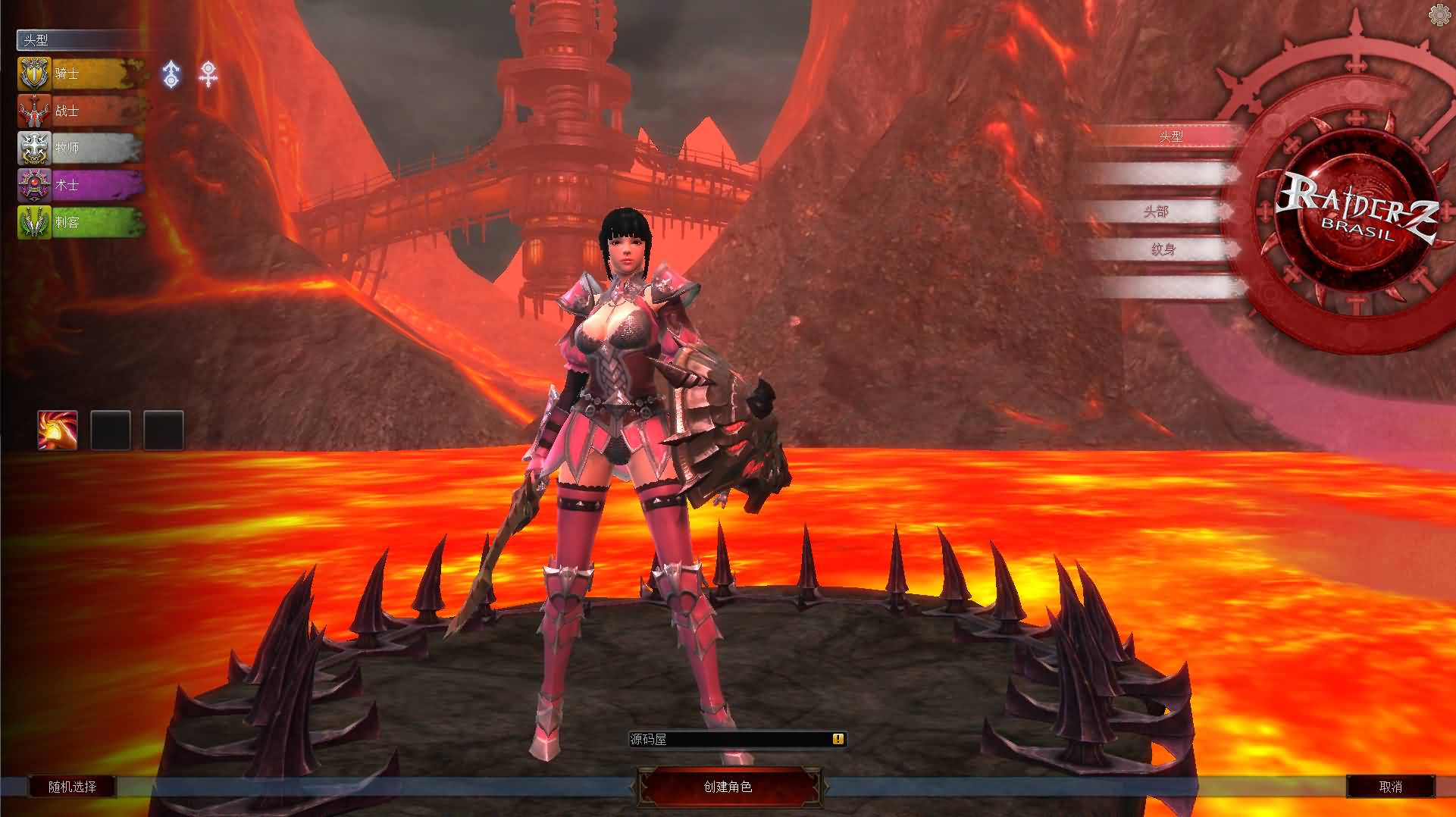Click the yellow warning icon beside the name
This screenshot has height=817, width=1456.
pyautogui.click(x=838, y=739)
